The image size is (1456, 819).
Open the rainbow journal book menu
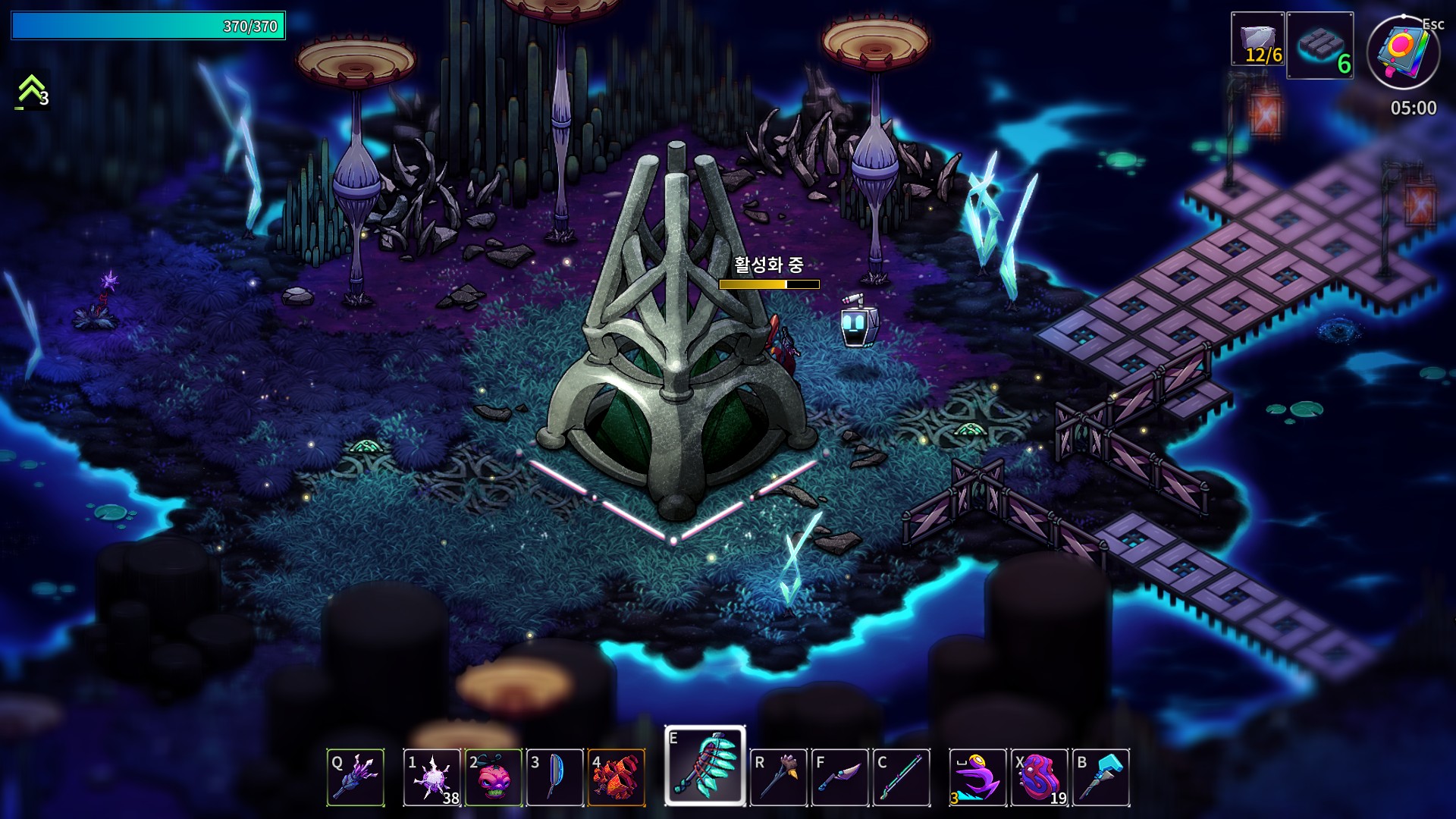pos(1403,53)
